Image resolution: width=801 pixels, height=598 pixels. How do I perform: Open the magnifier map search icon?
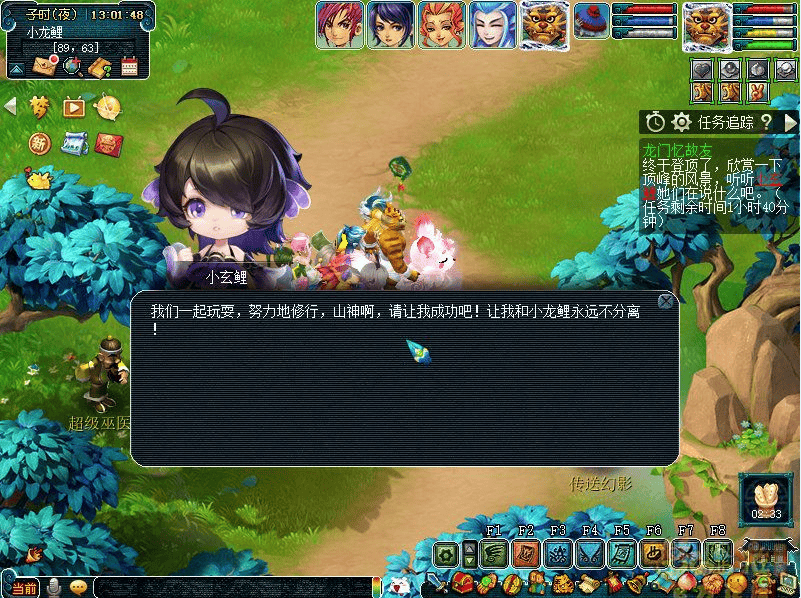[x=71, y=66]
